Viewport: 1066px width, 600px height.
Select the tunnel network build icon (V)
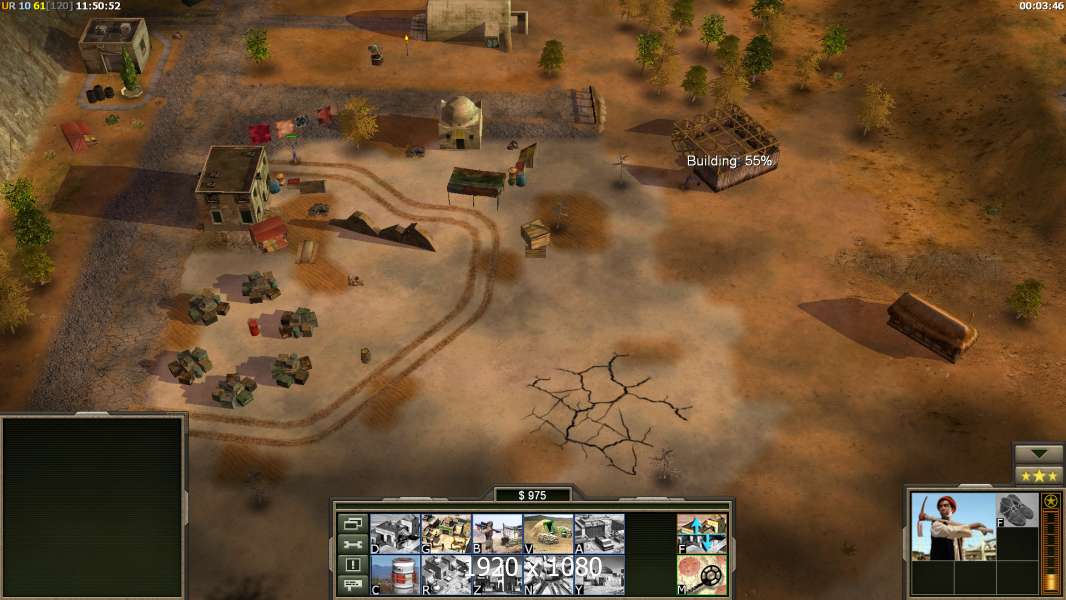click(x=548, y=533)
